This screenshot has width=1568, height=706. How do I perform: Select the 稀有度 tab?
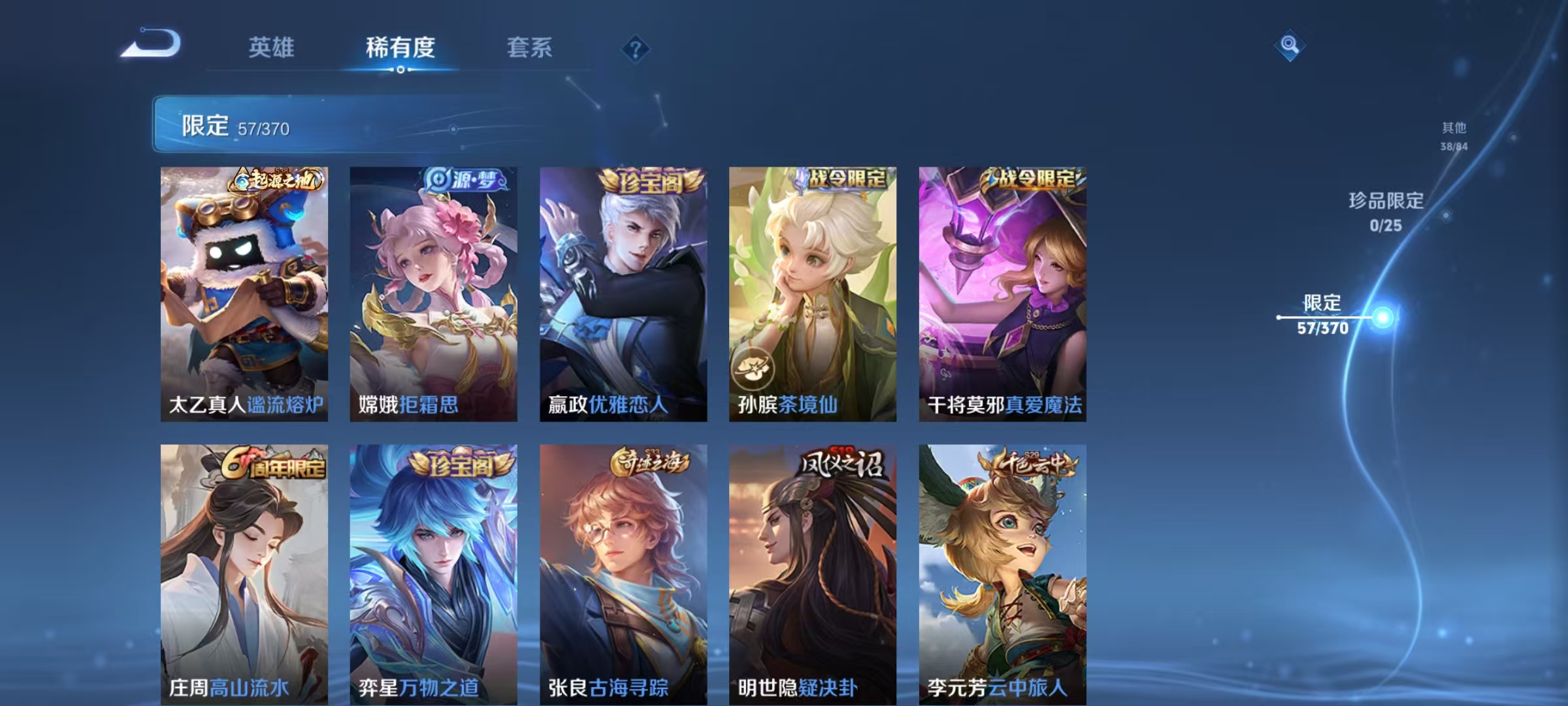click(400, 47)
